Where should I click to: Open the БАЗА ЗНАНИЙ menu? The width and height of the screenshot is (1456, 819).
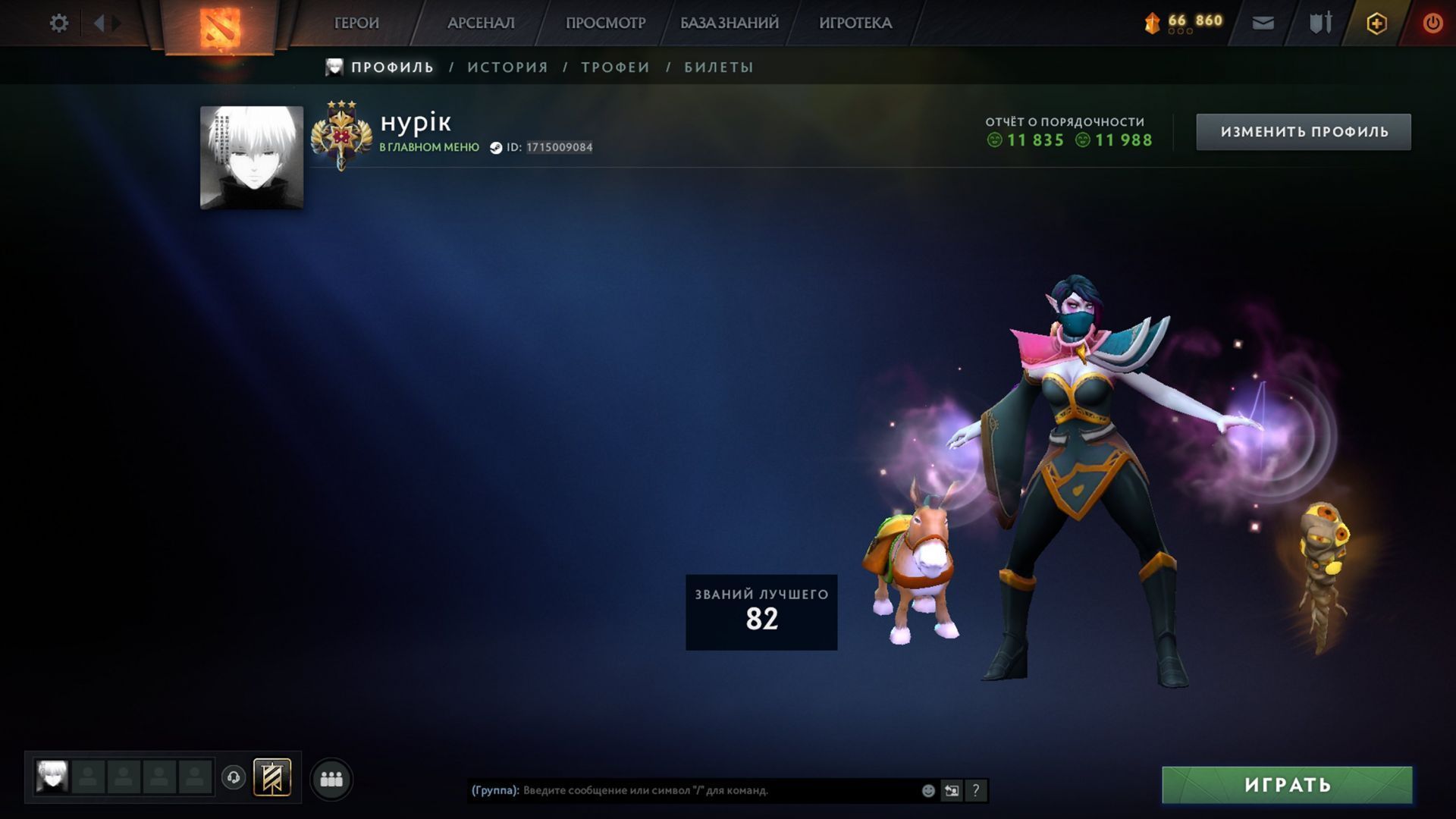729,24
